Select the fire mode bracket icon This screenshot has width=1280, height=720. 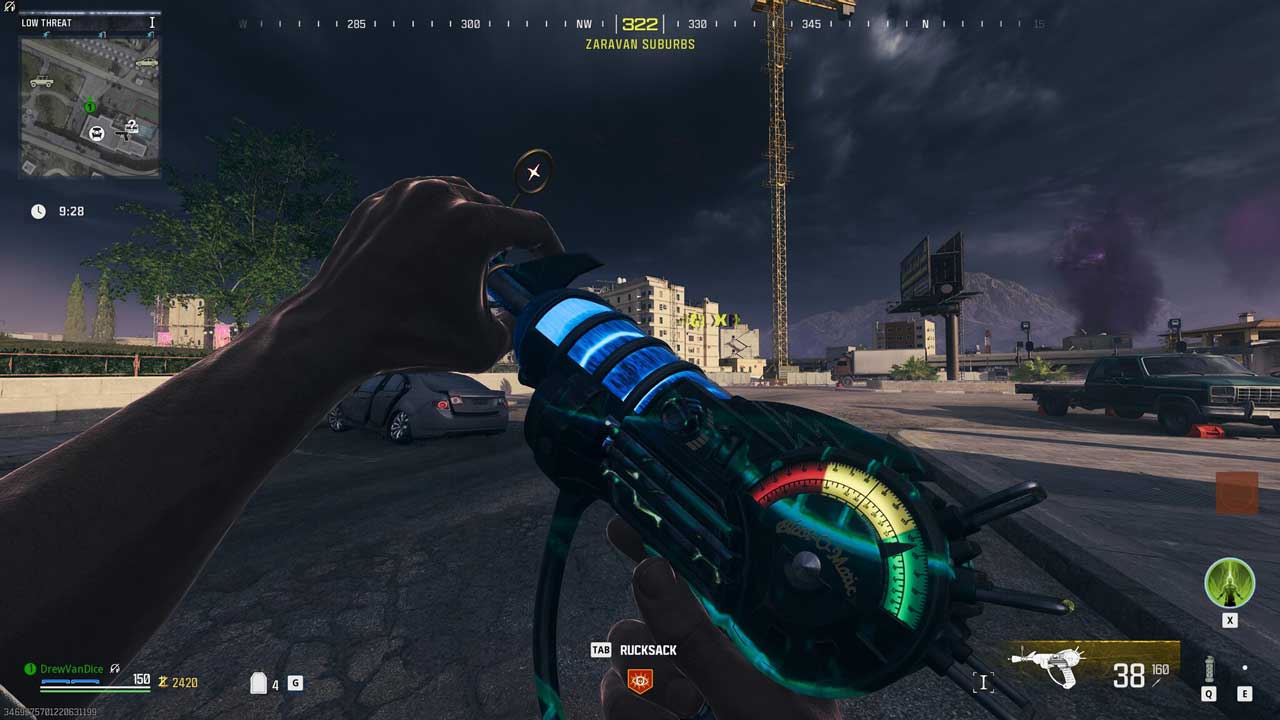983,682
